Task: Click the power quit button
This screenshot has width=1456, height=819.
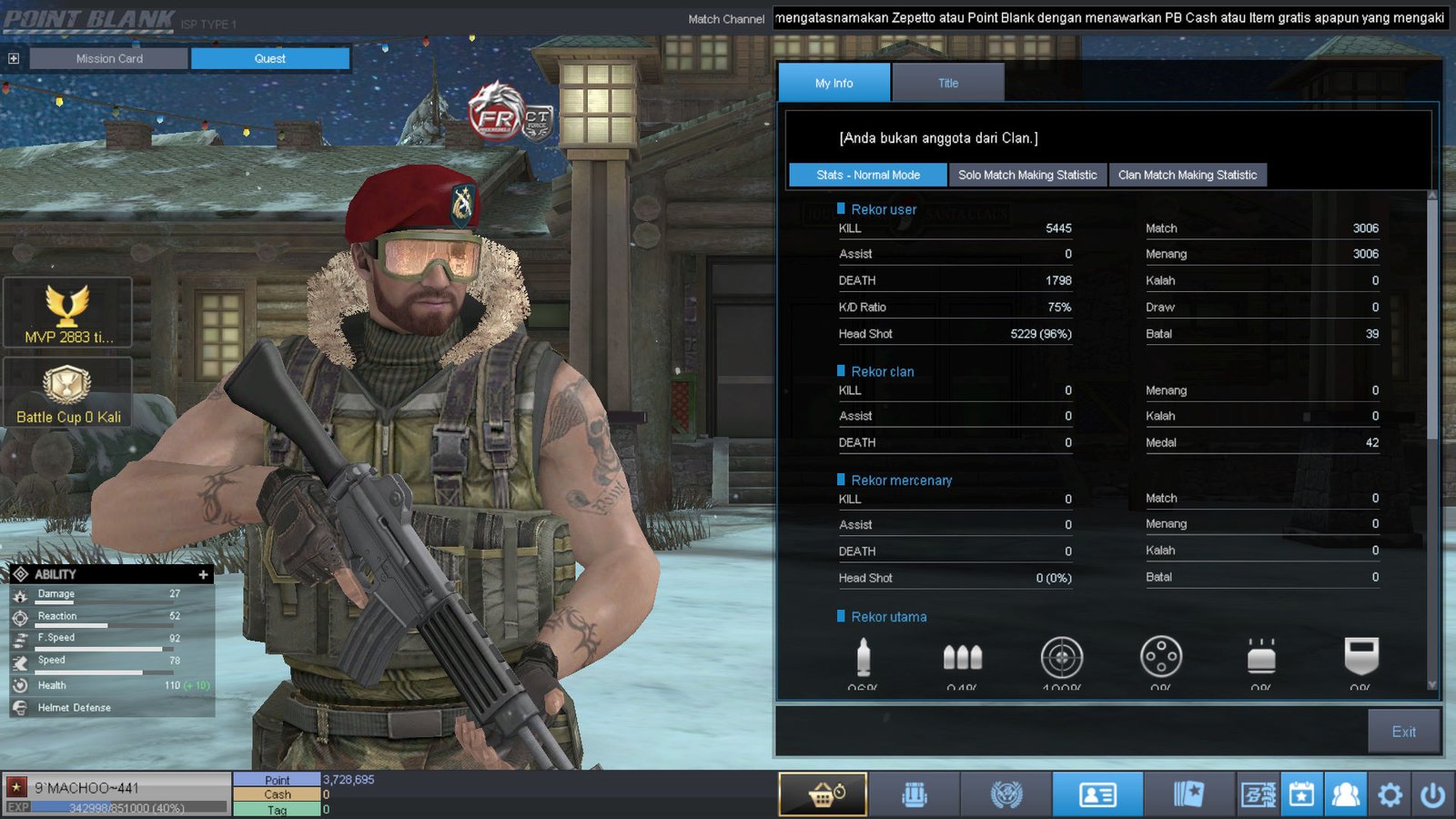Action: point(1433,794)
